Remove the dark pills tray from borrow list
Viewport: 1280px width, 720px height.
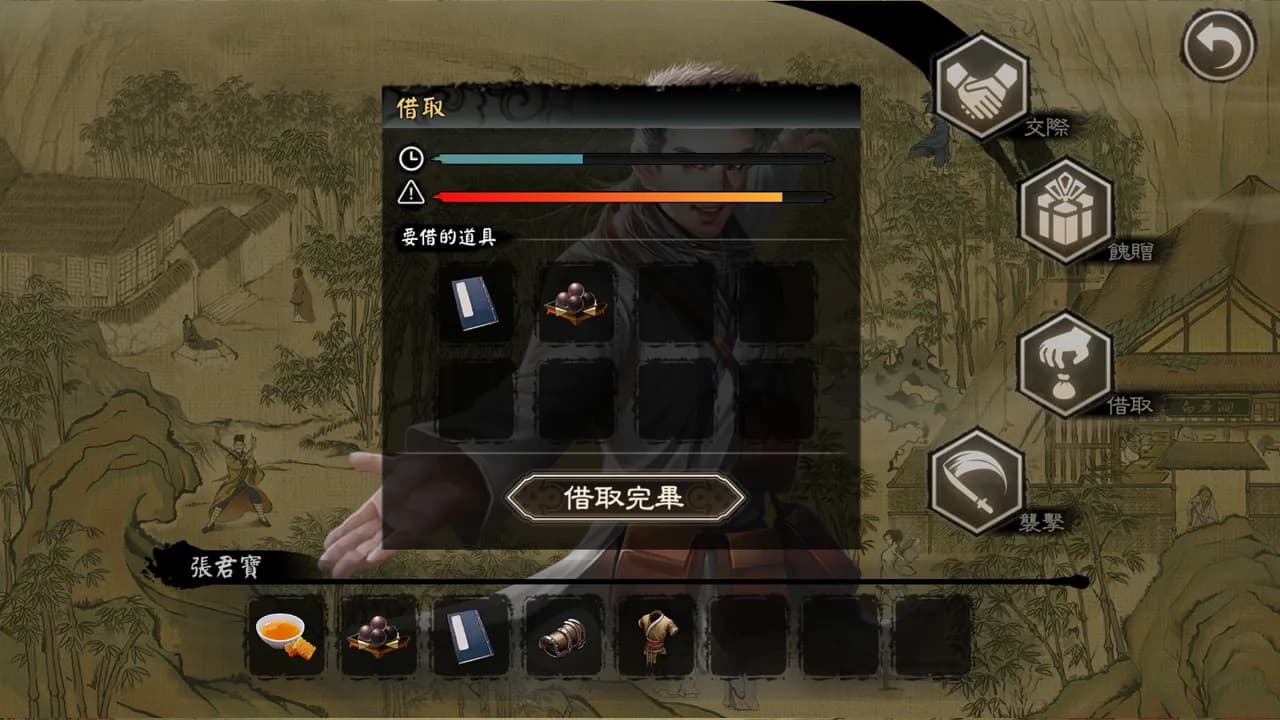coord(576,301)
